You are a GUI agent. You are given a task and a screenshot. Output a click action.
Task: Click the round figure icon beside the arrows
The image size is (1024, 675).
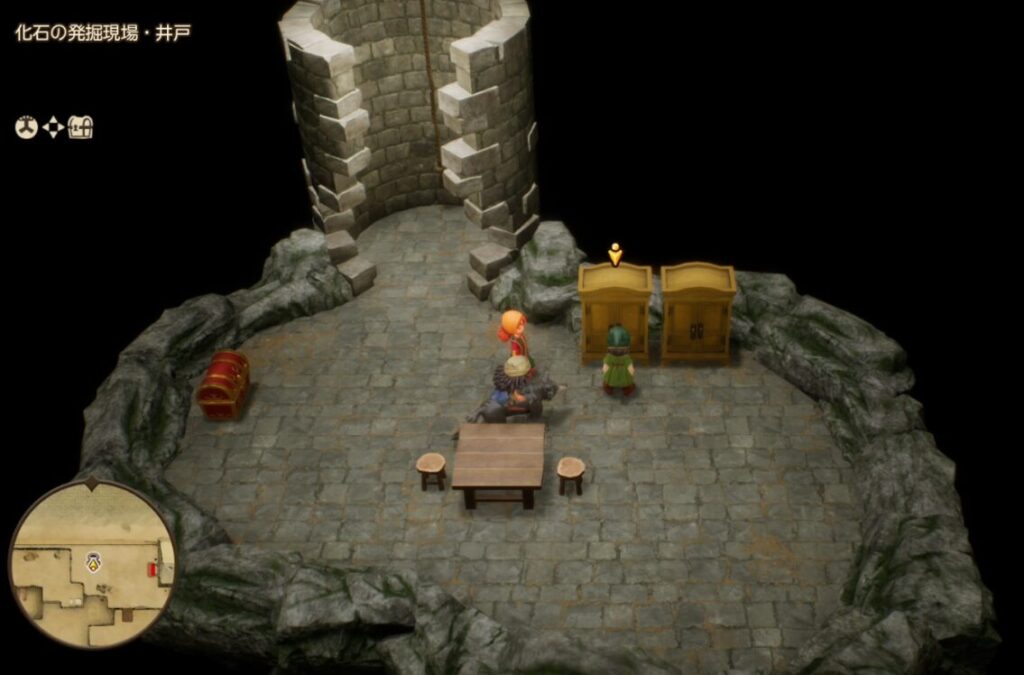tap(25, 127)
